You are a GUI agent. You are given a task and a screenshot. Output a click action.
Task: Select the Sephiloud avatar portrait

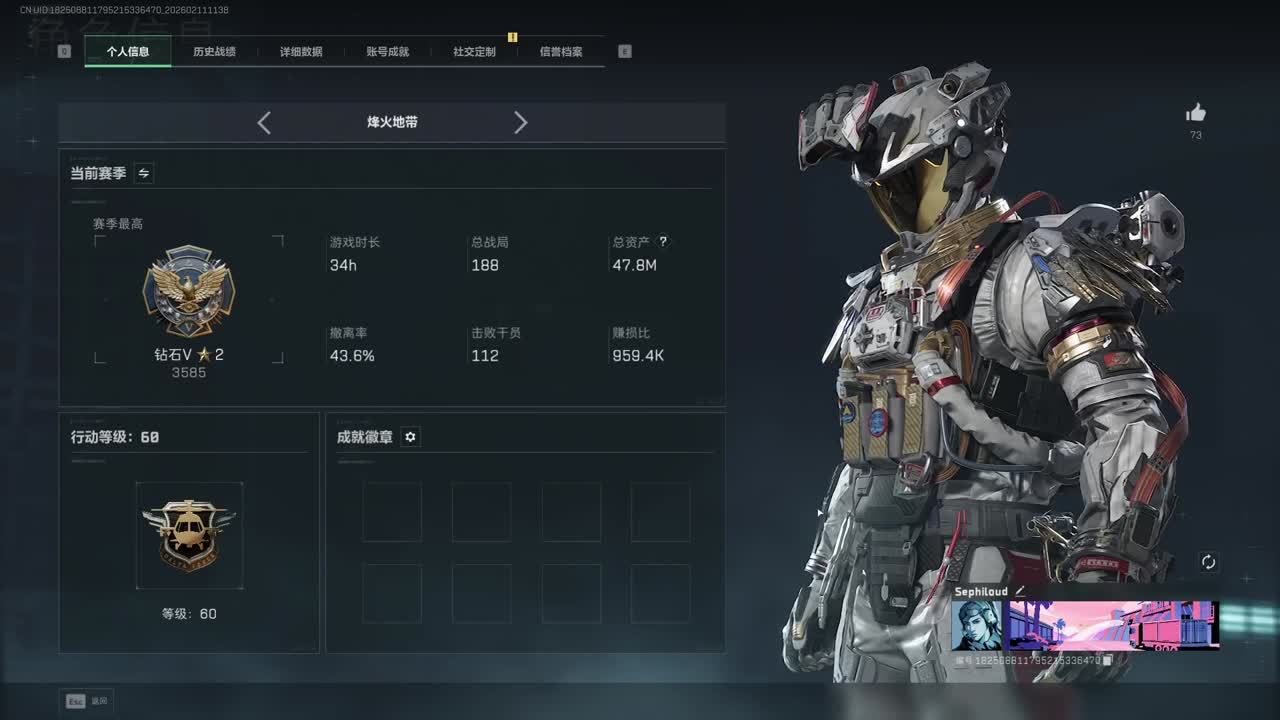[976, 625]
